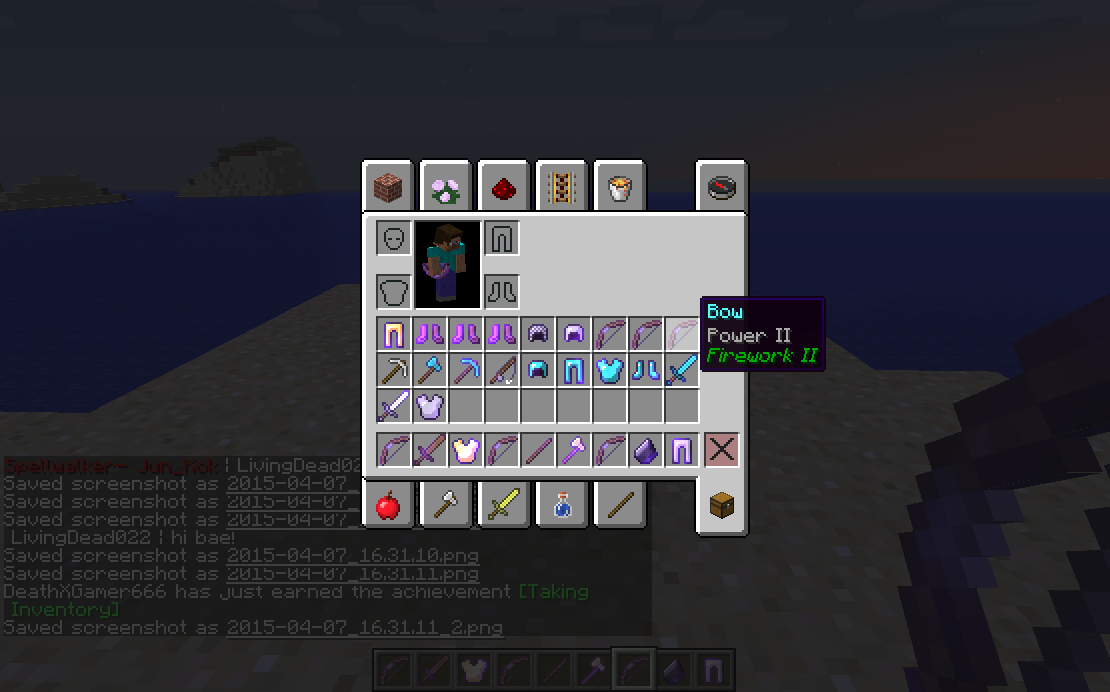The height and width of the screenshot is (692, 1110).
Task: Select the enchanted diamond chestplate
Action: 610,370
